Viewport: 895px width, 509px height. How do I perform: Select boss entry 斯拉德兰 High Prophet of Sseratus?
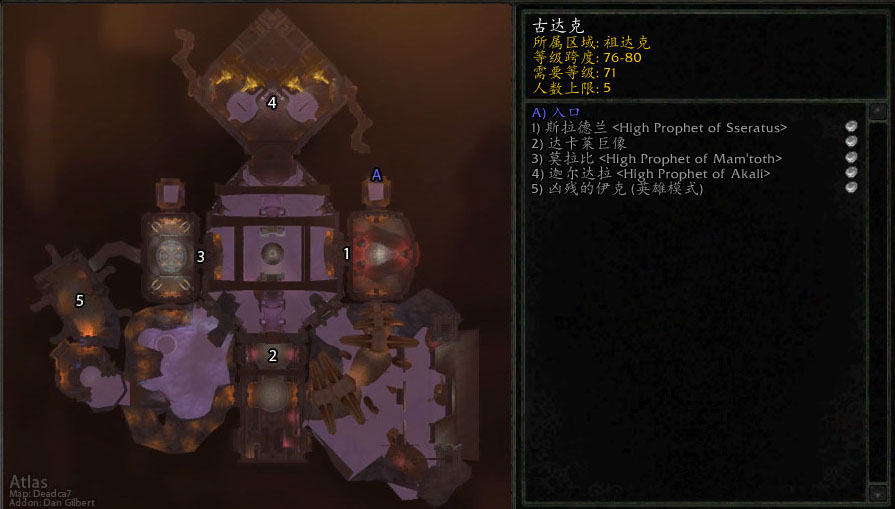(x=660, y=127)
